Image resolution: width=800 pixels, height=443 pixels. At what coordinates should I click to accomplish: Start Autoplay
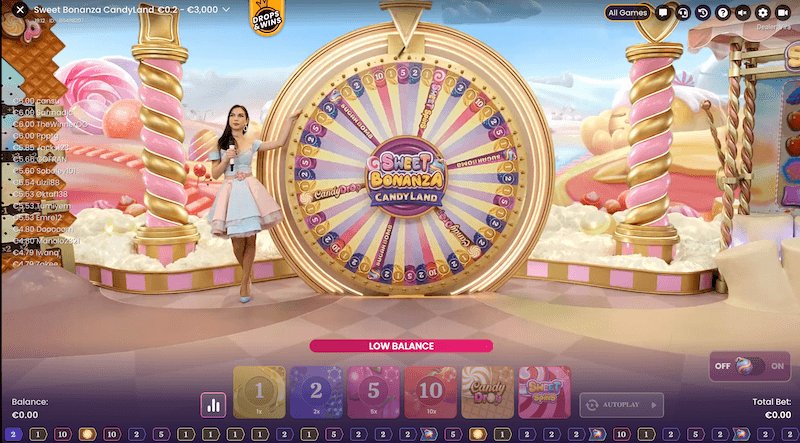(x=621, y=405)
